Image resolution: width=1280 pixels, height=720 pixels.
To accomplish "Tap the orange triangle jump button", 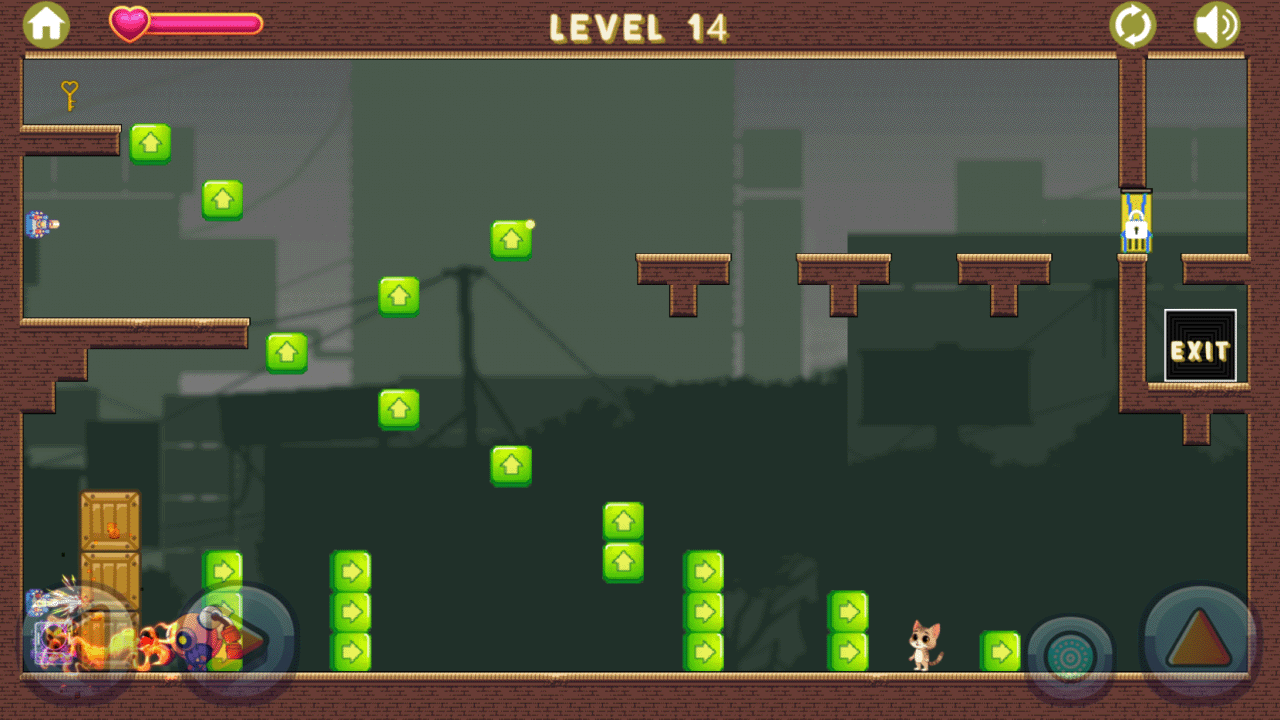I will (1200, 640).
